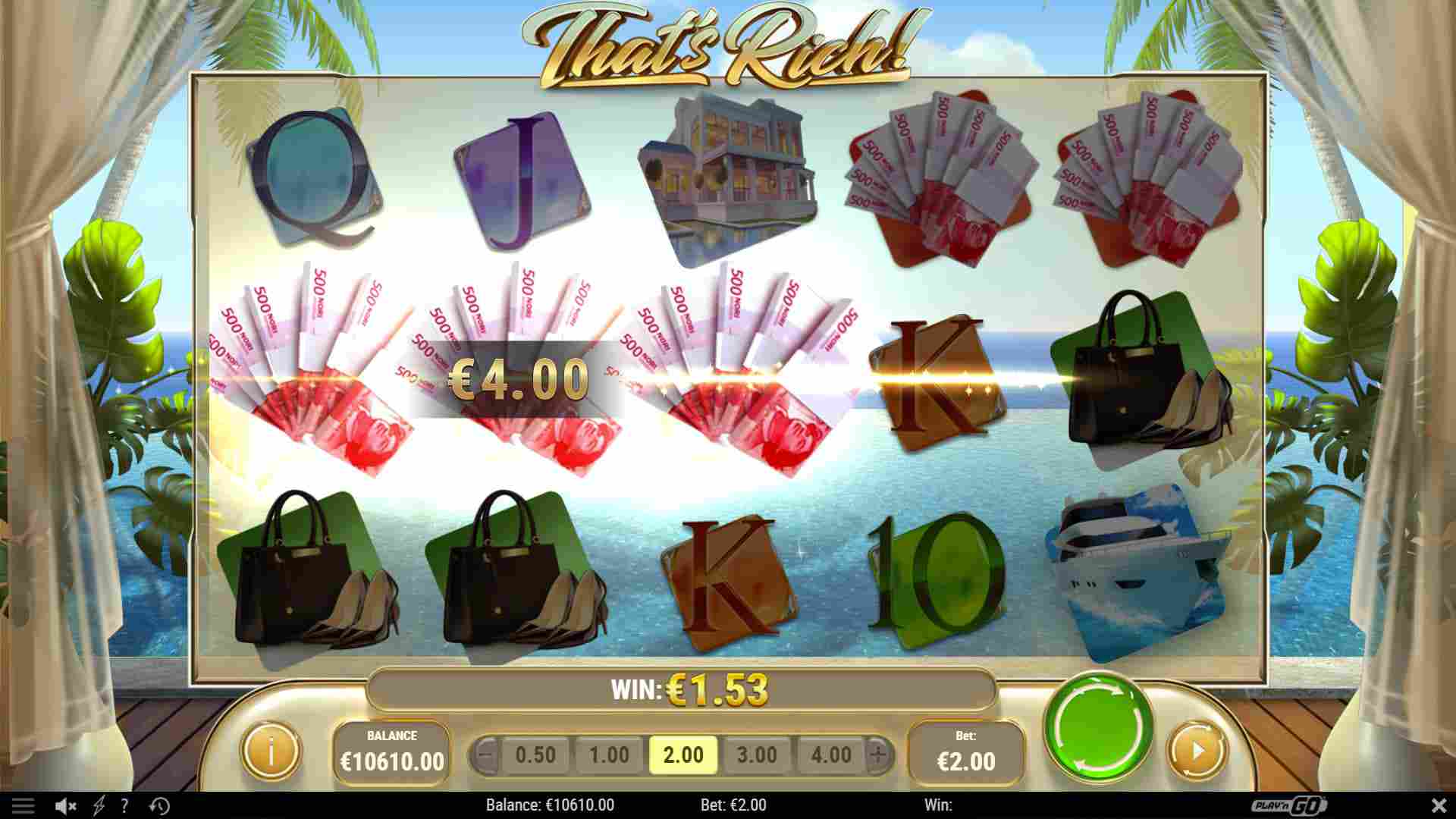Start autoplay with the gold play button
This screenshot has width=1456, height=819.
click(1197, 751)
